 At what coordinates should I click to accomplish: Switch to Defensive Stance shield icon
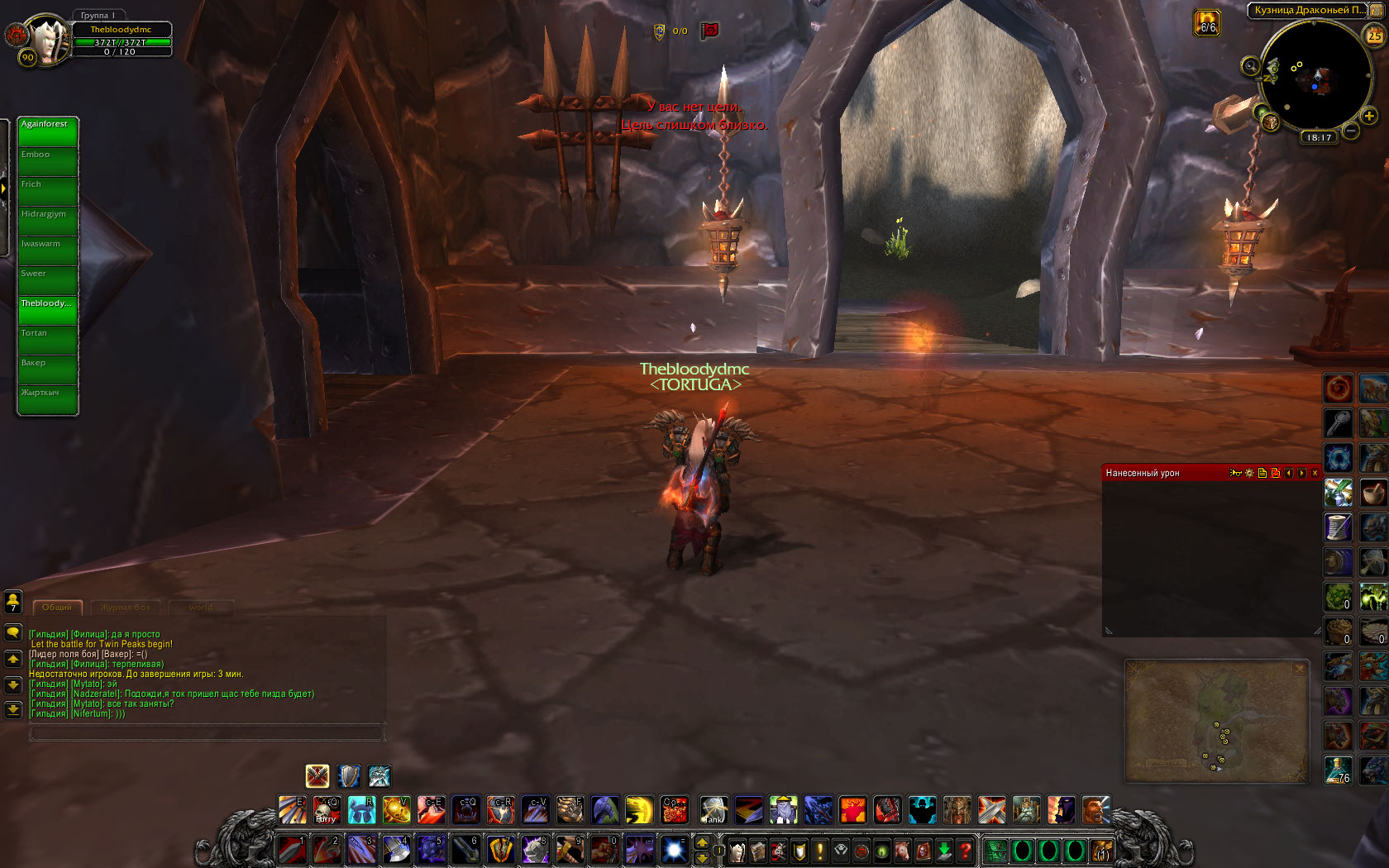point(349,775)
